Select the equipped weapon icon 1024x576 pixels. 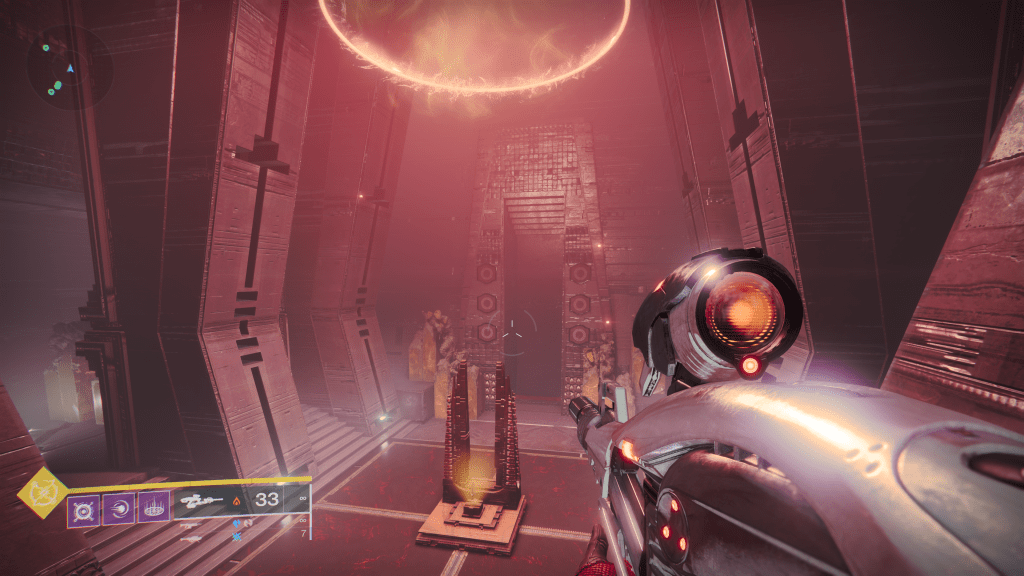(x=203, y=501)
